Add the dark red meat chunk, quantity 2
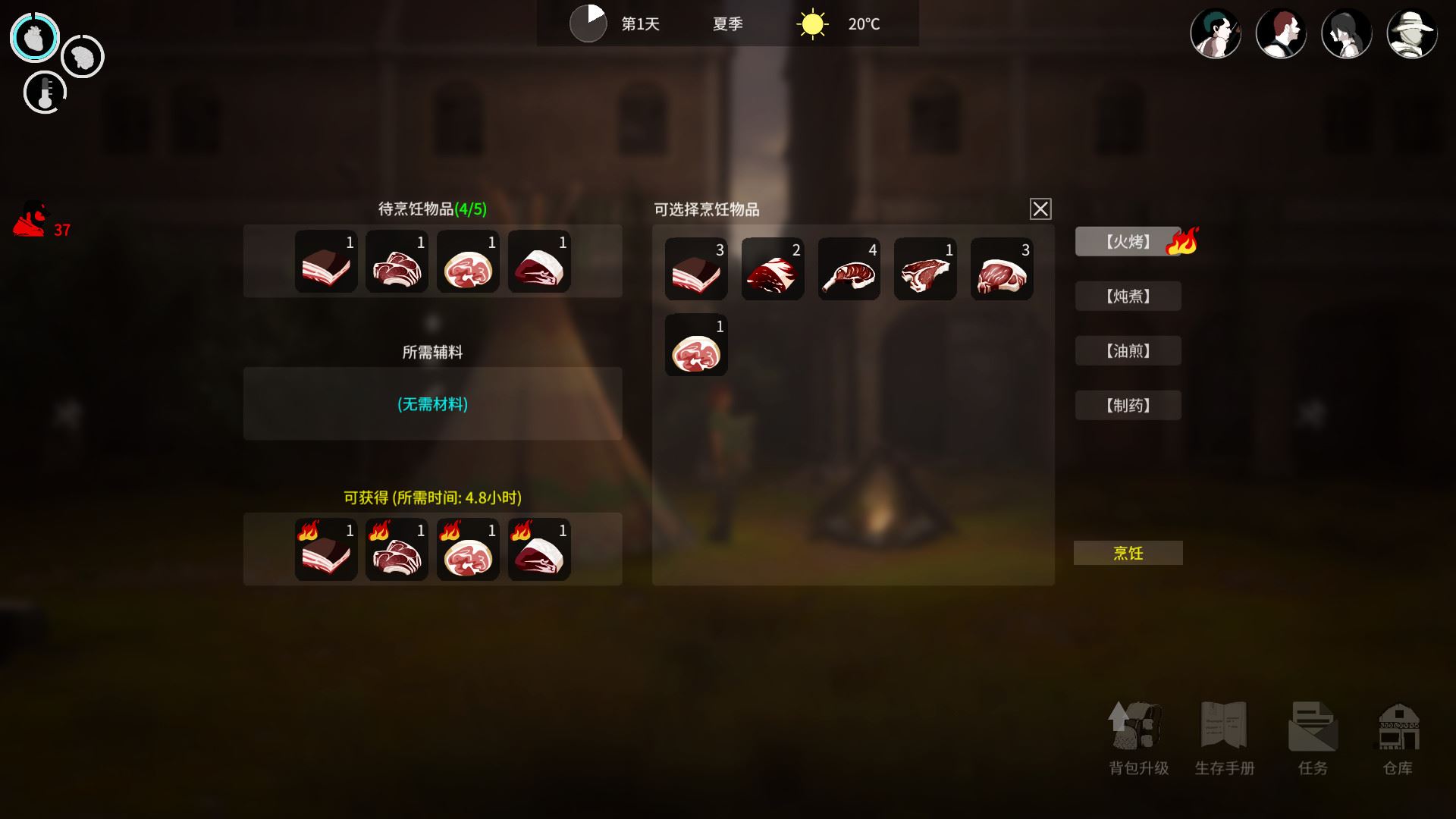Viewport: 1456px width, 819px height. point(772,269)
